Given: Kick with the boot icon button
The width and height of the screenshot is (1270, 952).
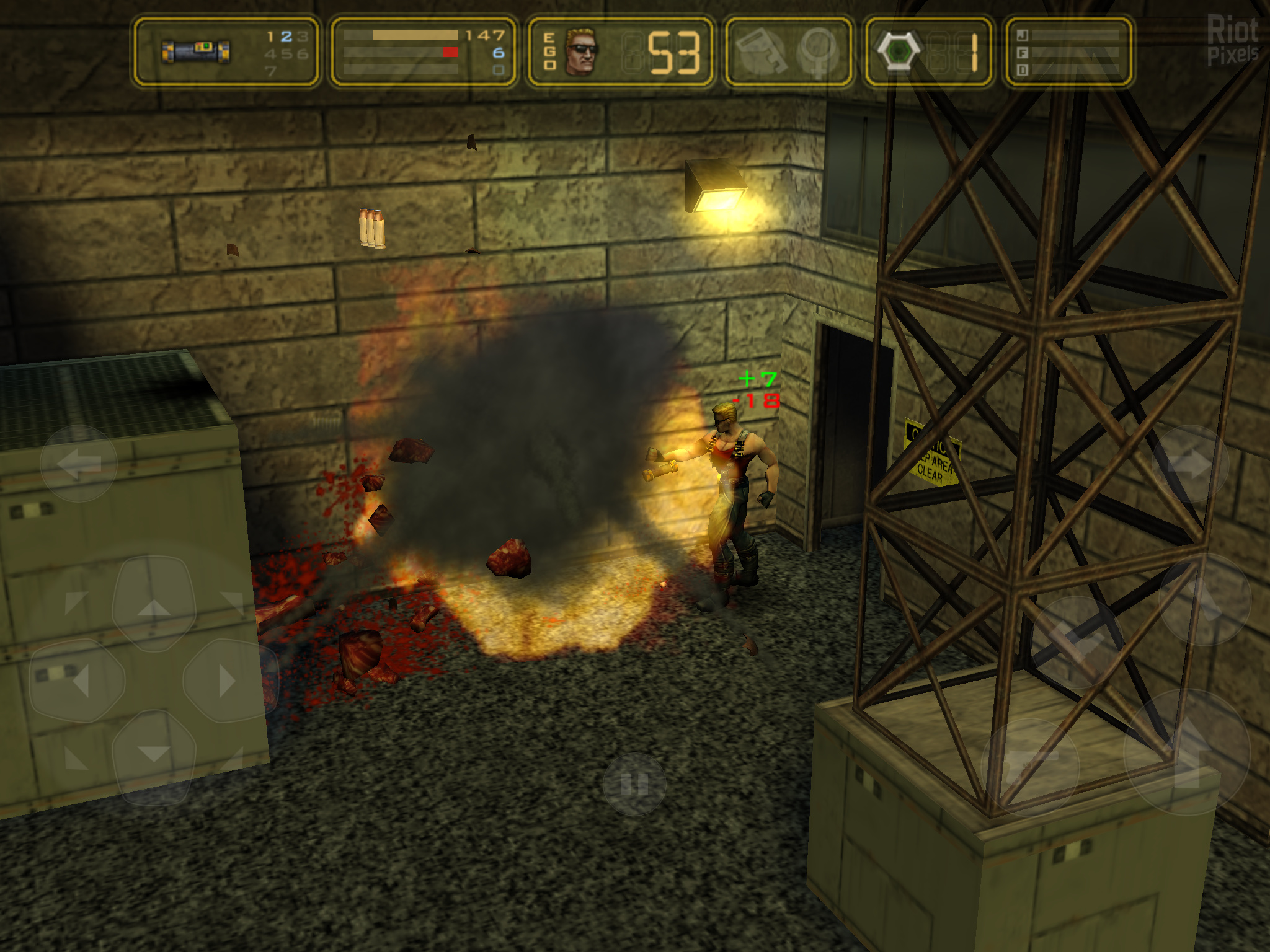Looking at the screenshot, I should tap(1077, 641).
